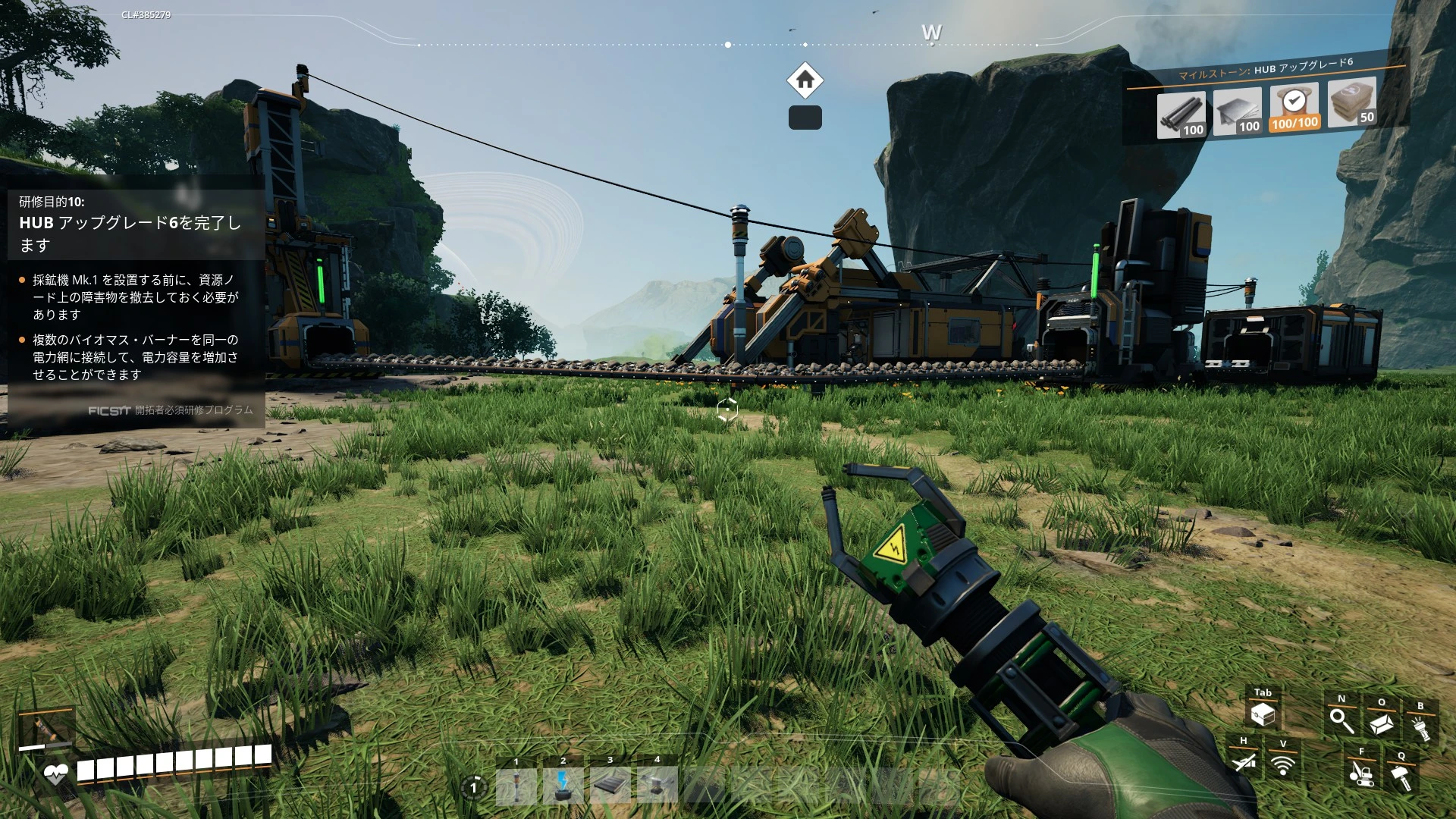Open the build menu hammer icon
1456x819 pixels.
1401,776
